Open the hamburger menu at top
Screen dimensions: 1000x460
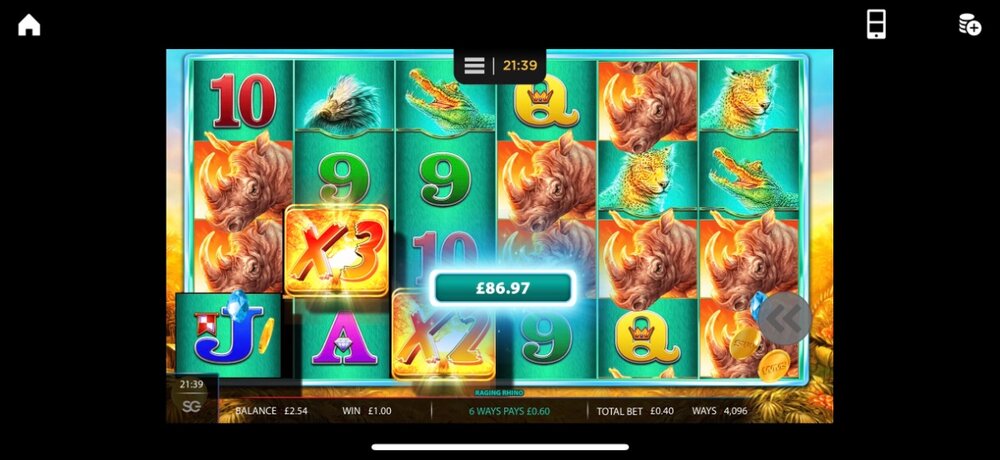pos(475,66)
